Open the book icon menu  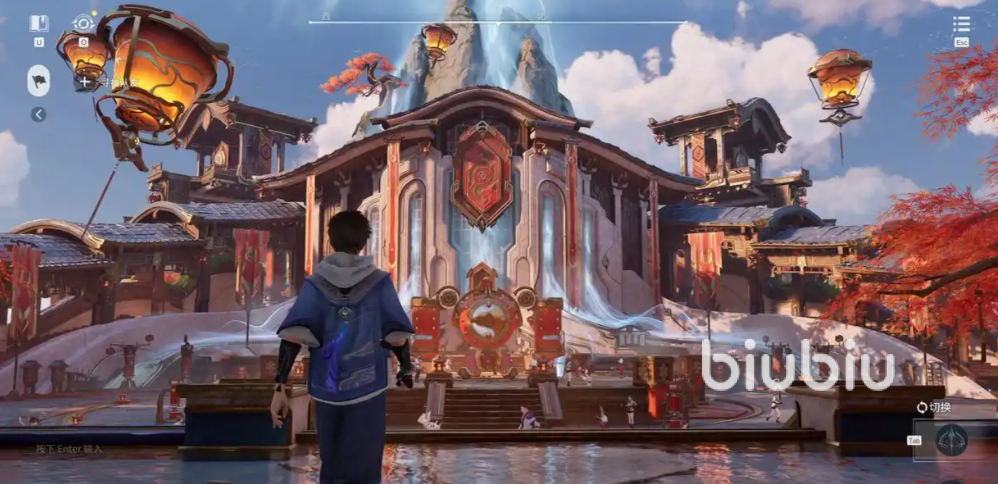(x=39, y=23)
